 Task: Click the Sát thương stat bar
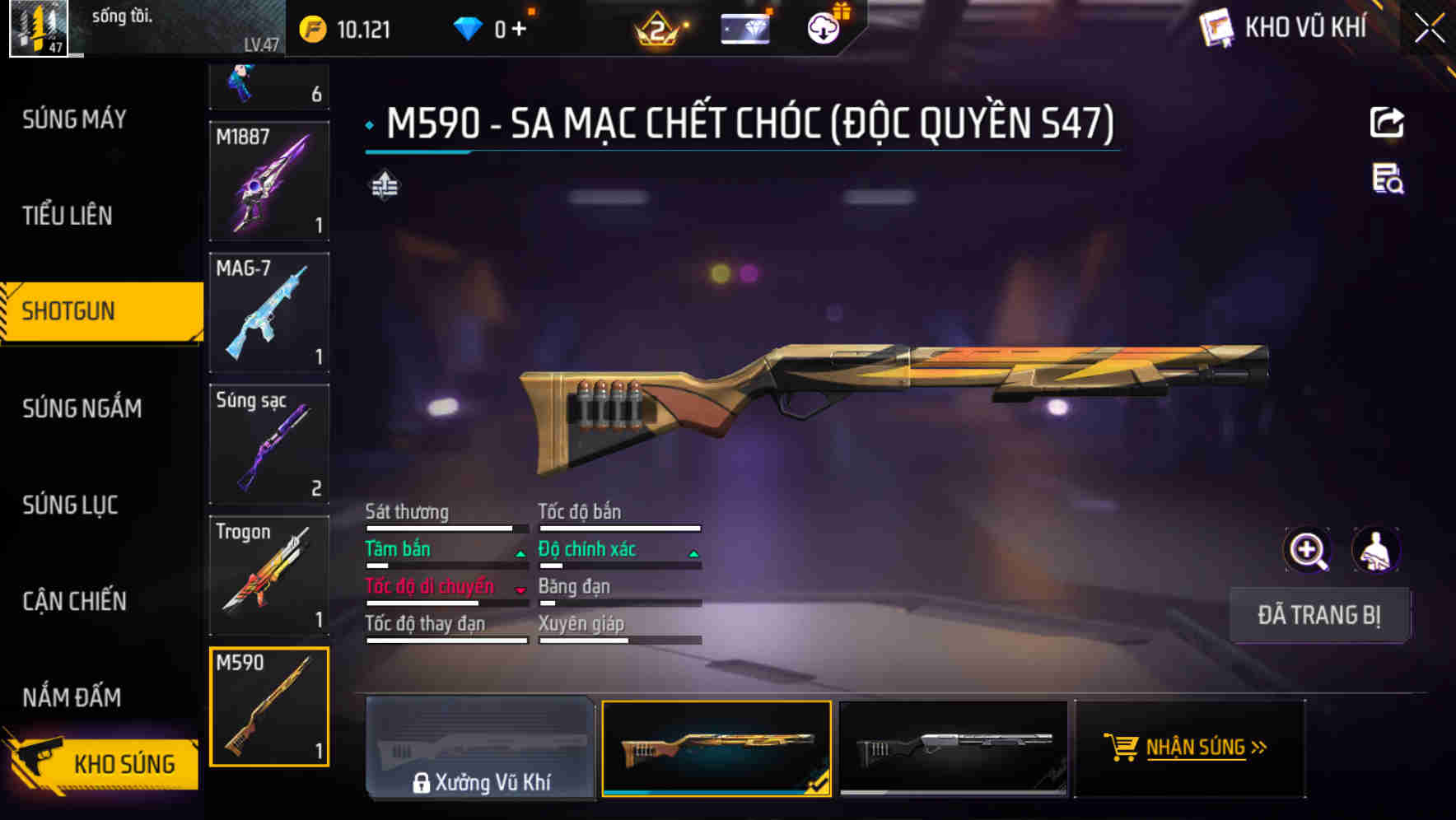pos(445,527)
